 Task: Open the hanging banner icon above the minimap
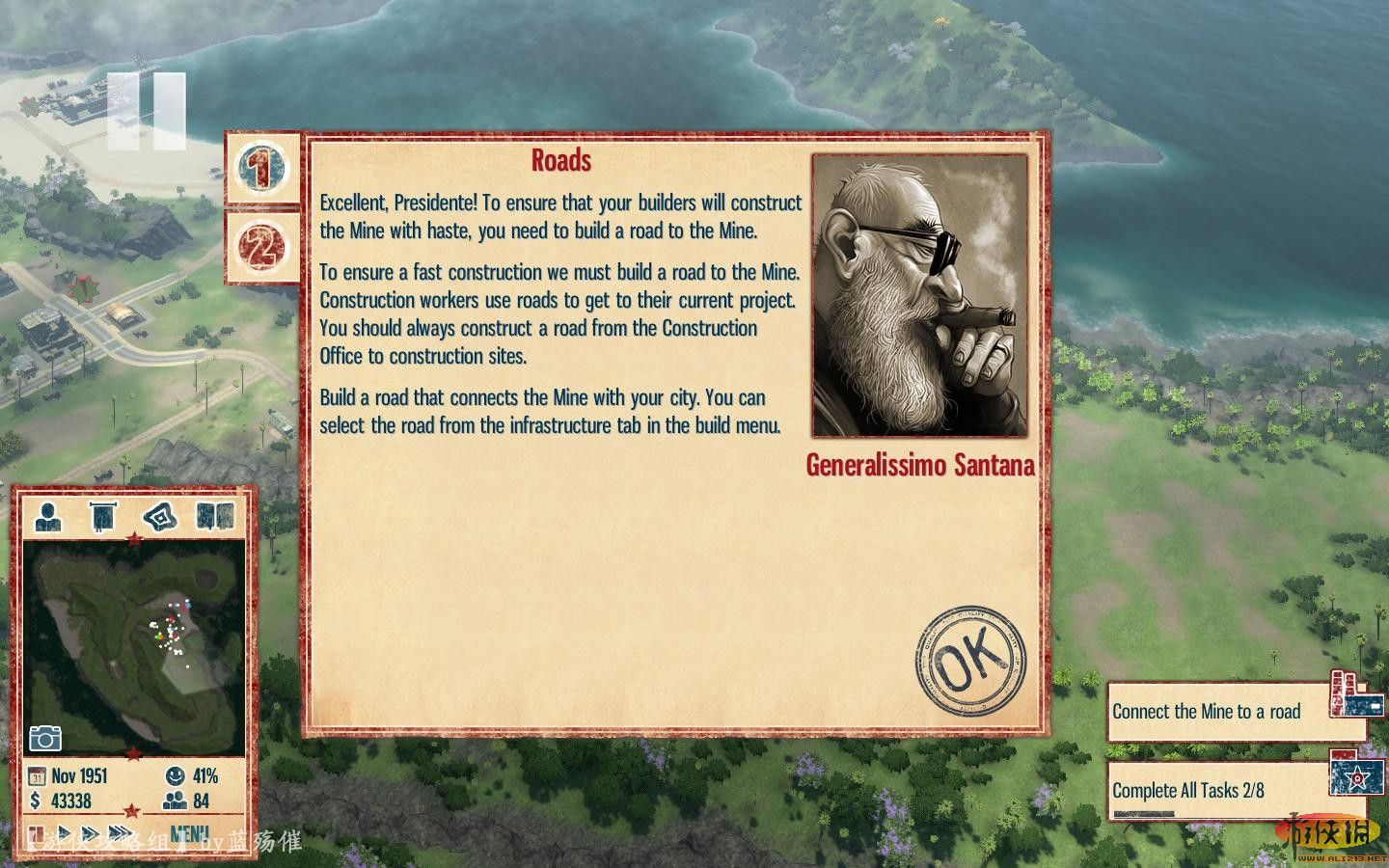102,517
